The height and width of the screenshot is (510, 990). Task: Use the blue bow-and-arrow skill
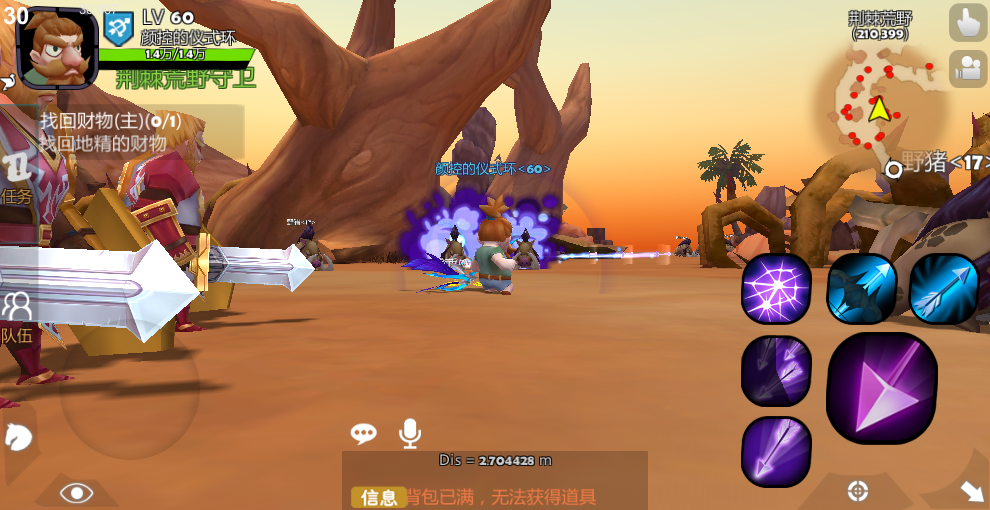tap(860, 289)
